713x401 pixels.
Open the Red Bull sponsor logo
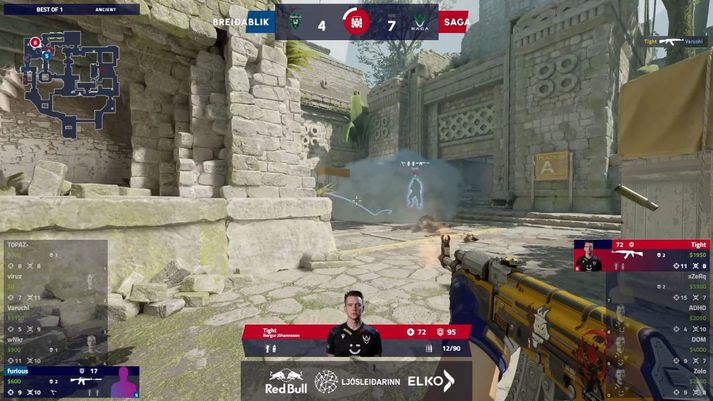[286, 381]
